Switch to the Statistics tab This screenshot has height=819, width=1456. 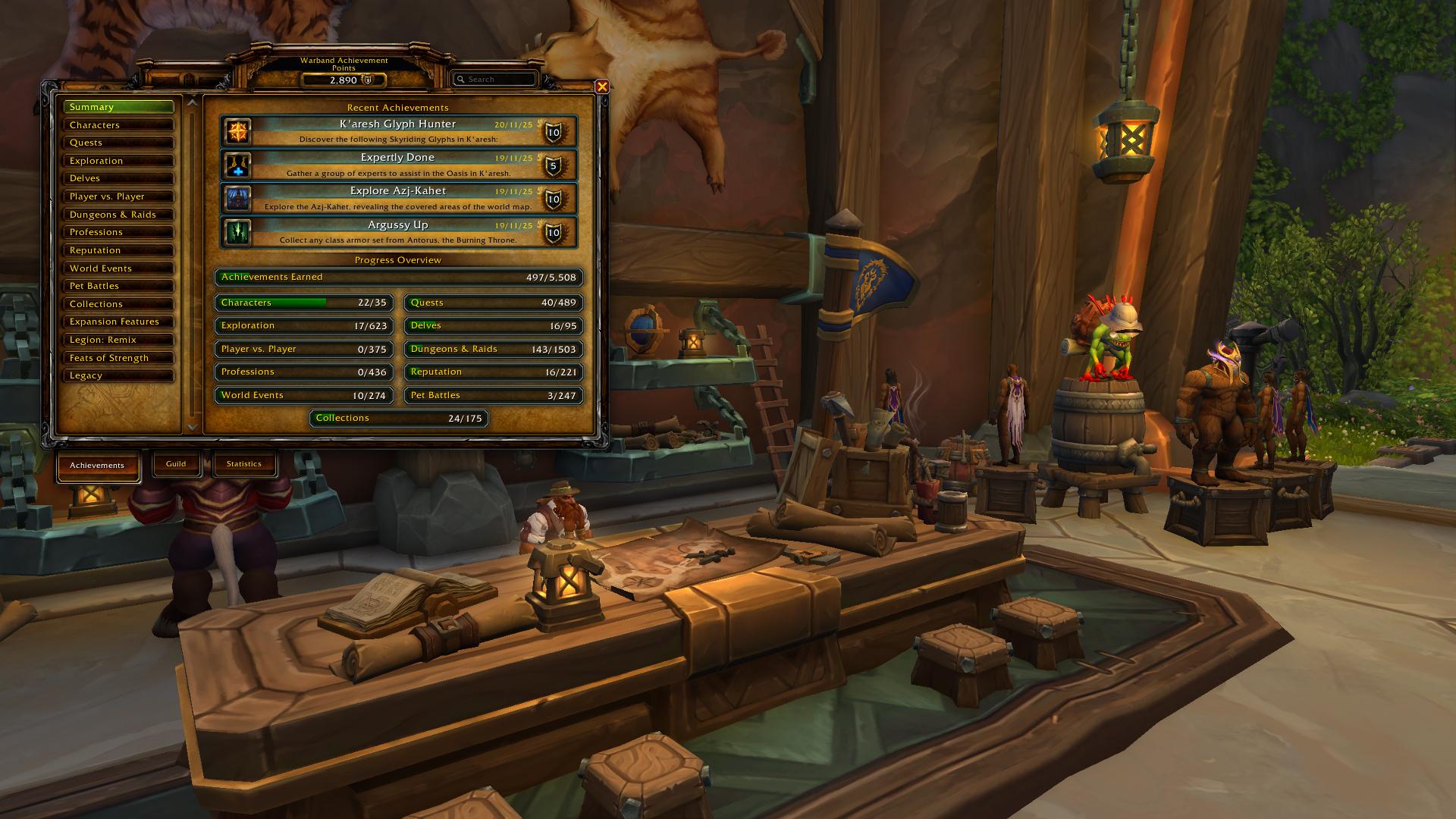[243, 464]
